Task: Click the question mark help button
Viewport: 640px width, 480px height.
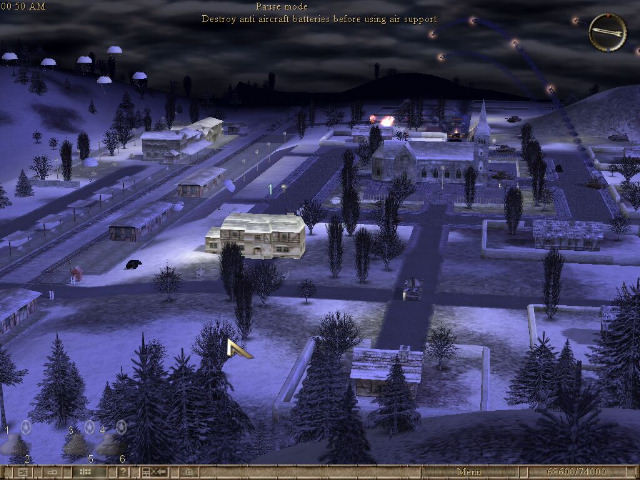Action: [x=124, y=472]
